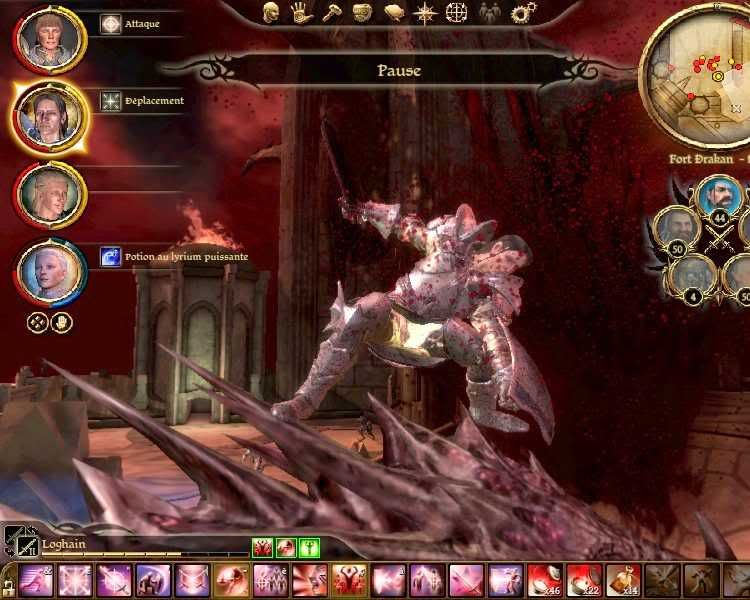This screenshot has width=750, height=600.
Task: Open the character sheet head icon
Action: click(x=271, y=12)
